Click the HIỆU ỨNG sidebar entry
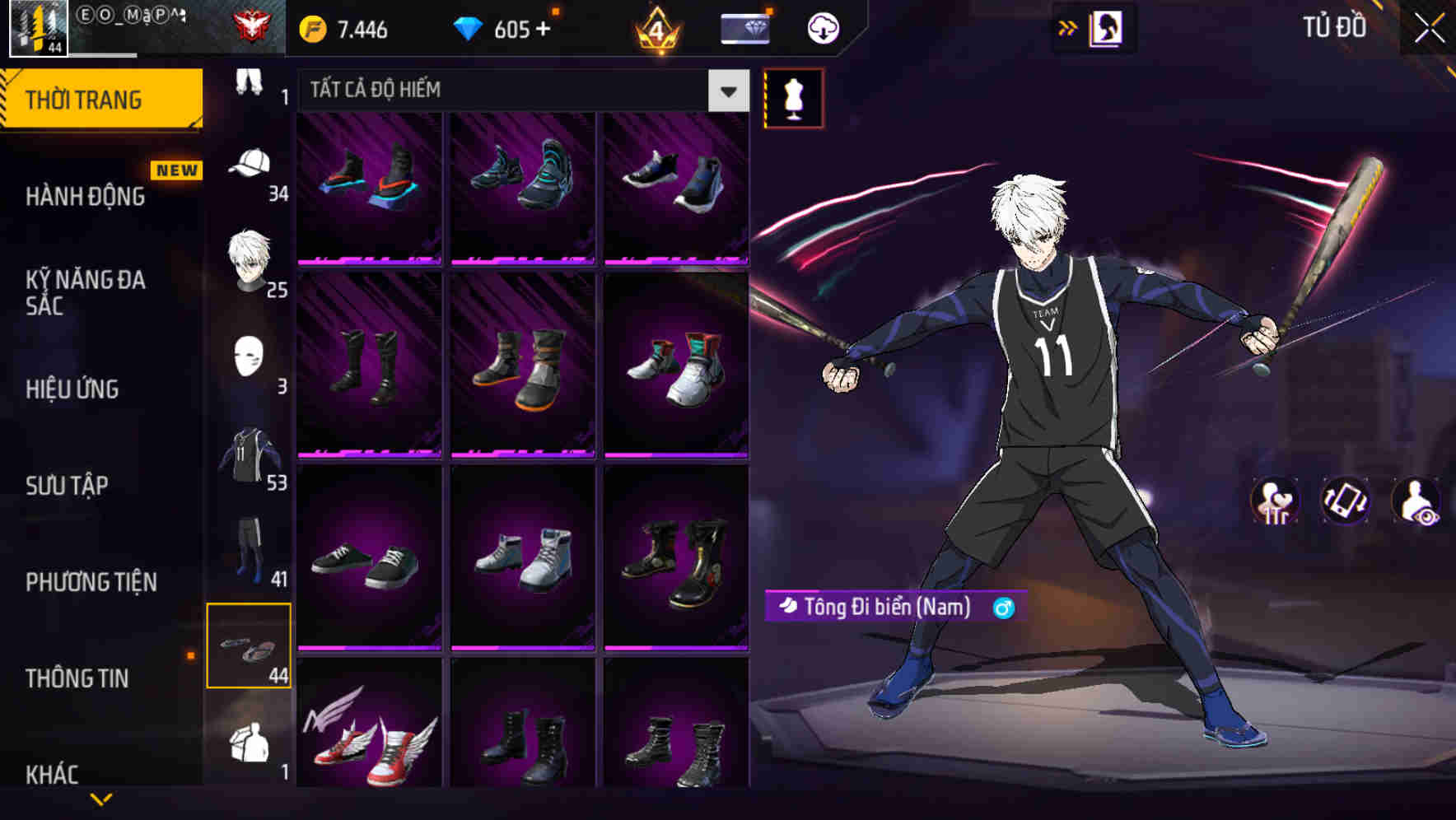The height and width of the screenshot is (820, 1456). pyautogui.click(x=72, y=389)
